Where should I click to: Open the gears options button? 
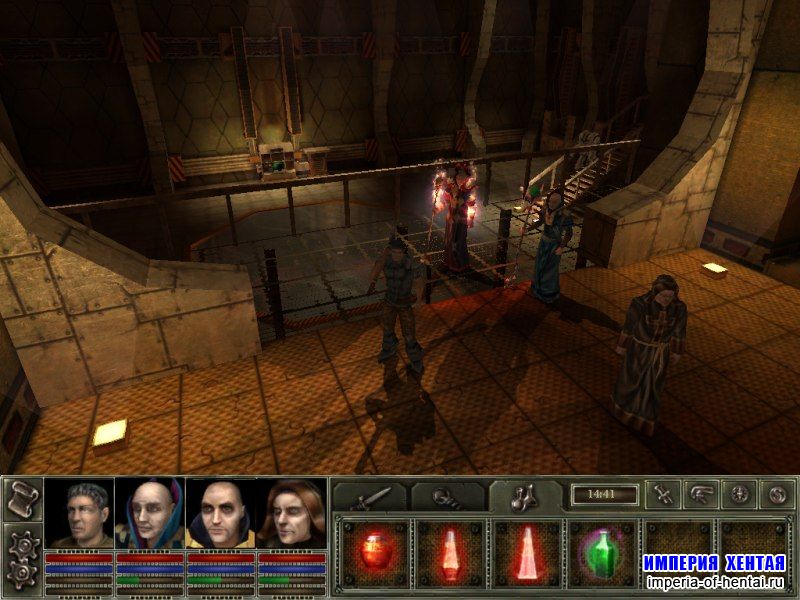pos(20,560)
